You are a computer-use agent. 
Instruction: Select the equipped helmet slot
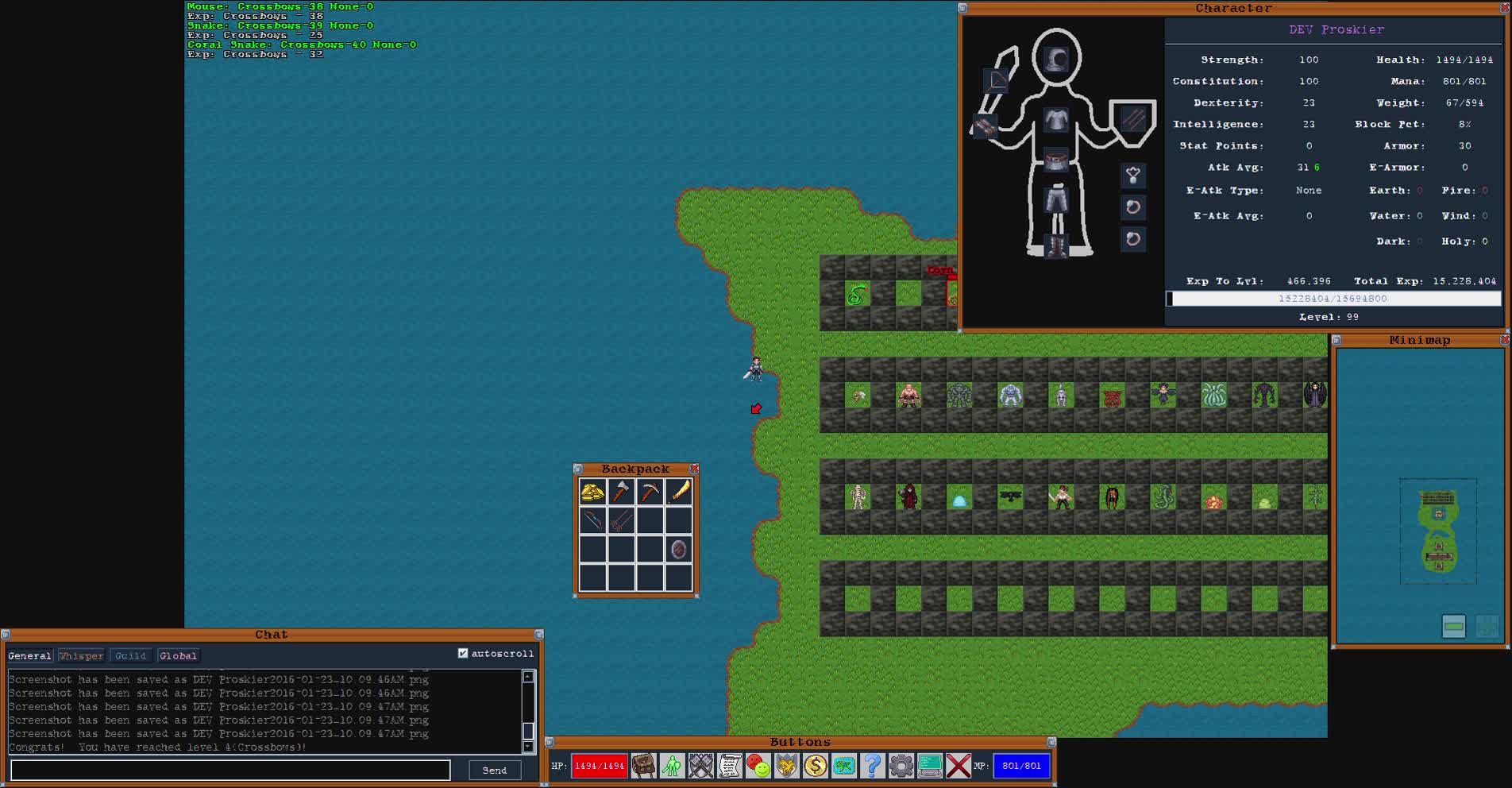click(x=1056, y=60)
